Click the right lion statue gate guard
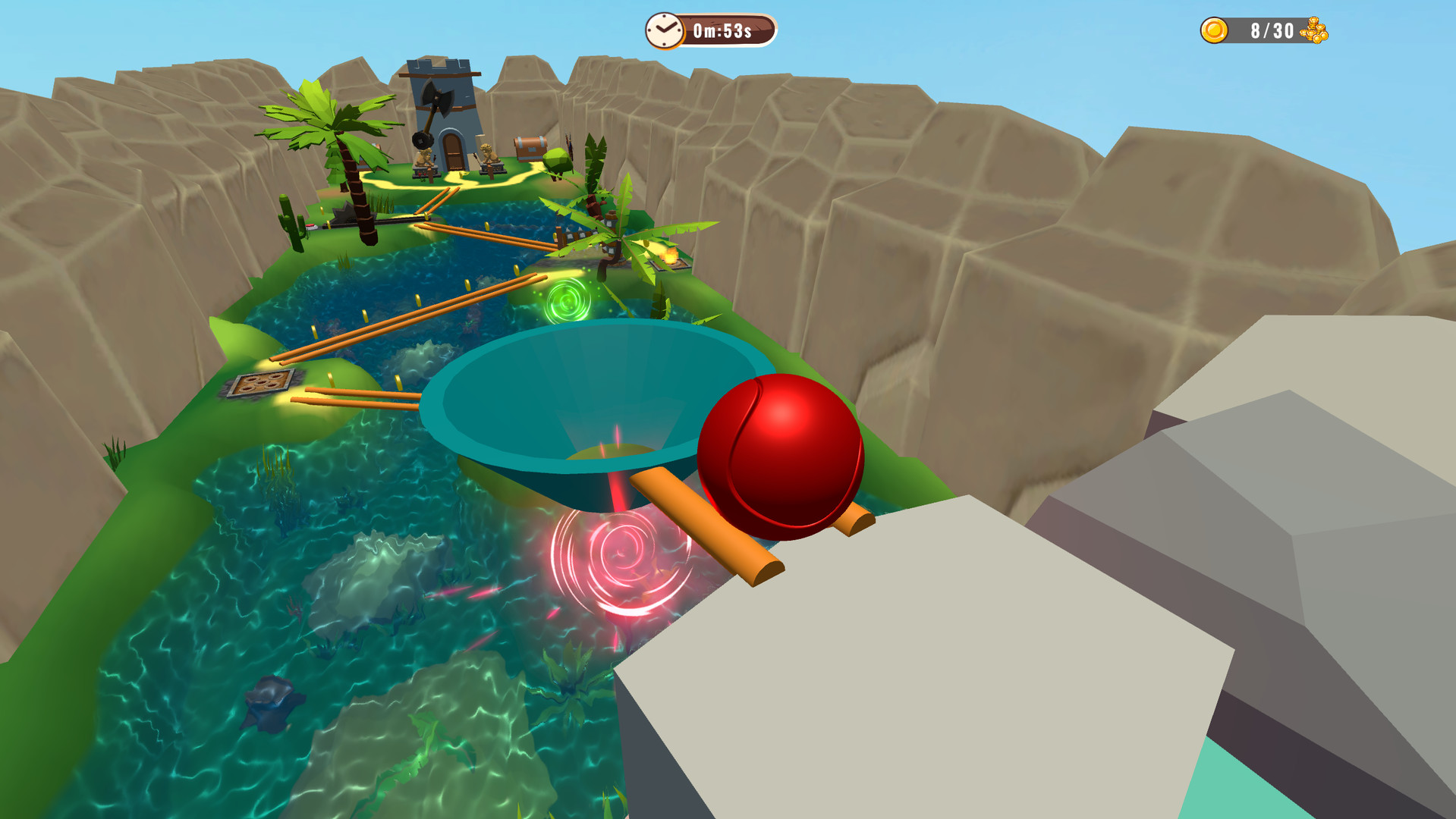 pos(489,155)
